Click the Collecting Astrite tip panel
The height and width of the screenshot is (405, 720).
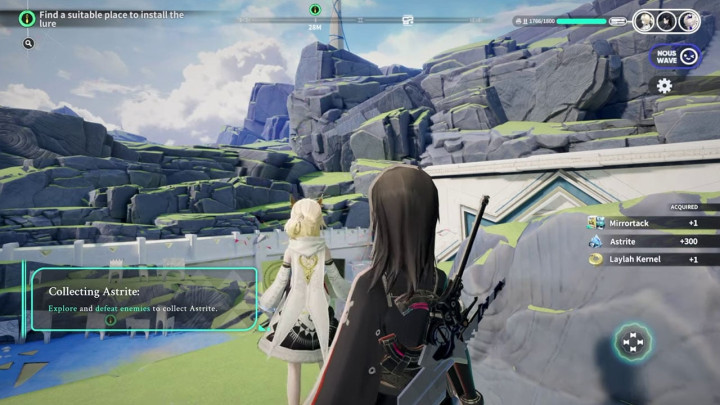(x=144, y=300)
